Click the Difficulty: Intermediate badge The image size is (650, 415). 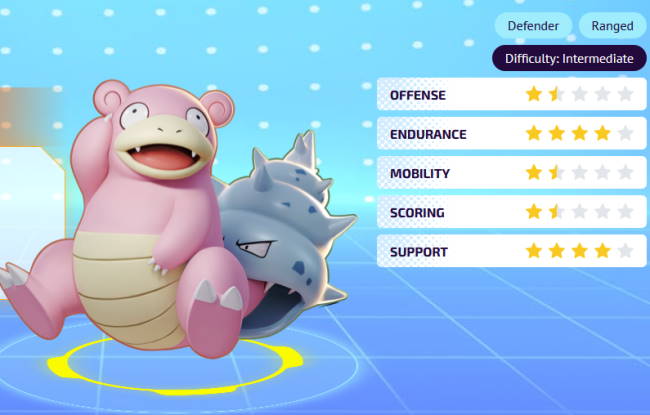point(568,58)
